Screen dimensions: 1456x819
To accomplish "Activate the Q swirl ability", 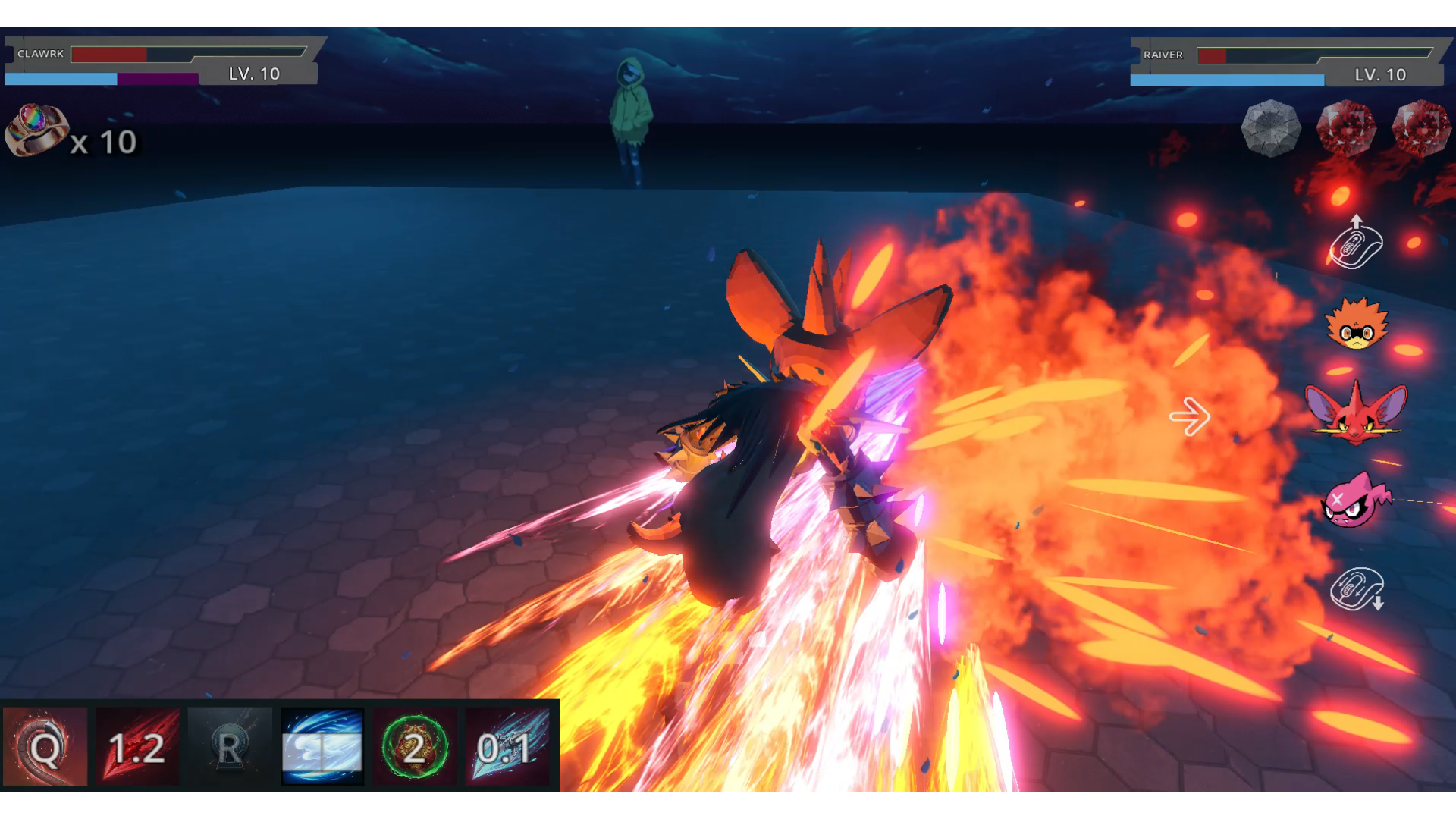I will point(45,747).
